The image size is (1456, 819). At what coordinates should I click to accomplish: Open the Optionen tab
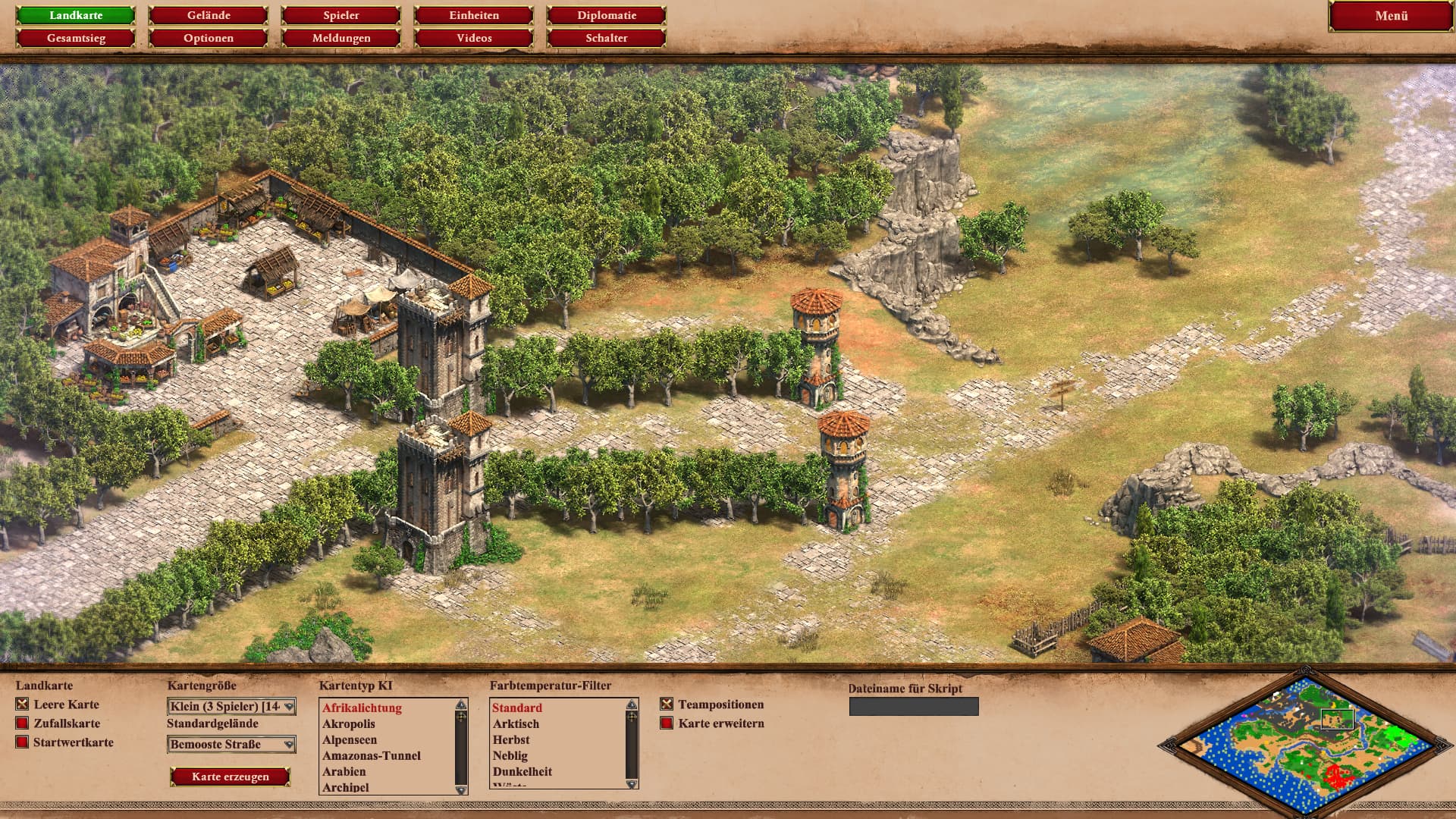pos(209,38)
